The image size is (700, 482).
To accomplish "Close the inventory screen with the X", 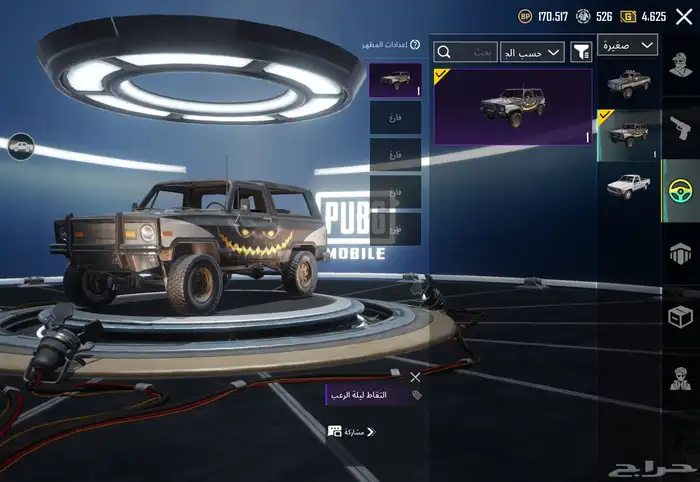I will pos(684,17).
